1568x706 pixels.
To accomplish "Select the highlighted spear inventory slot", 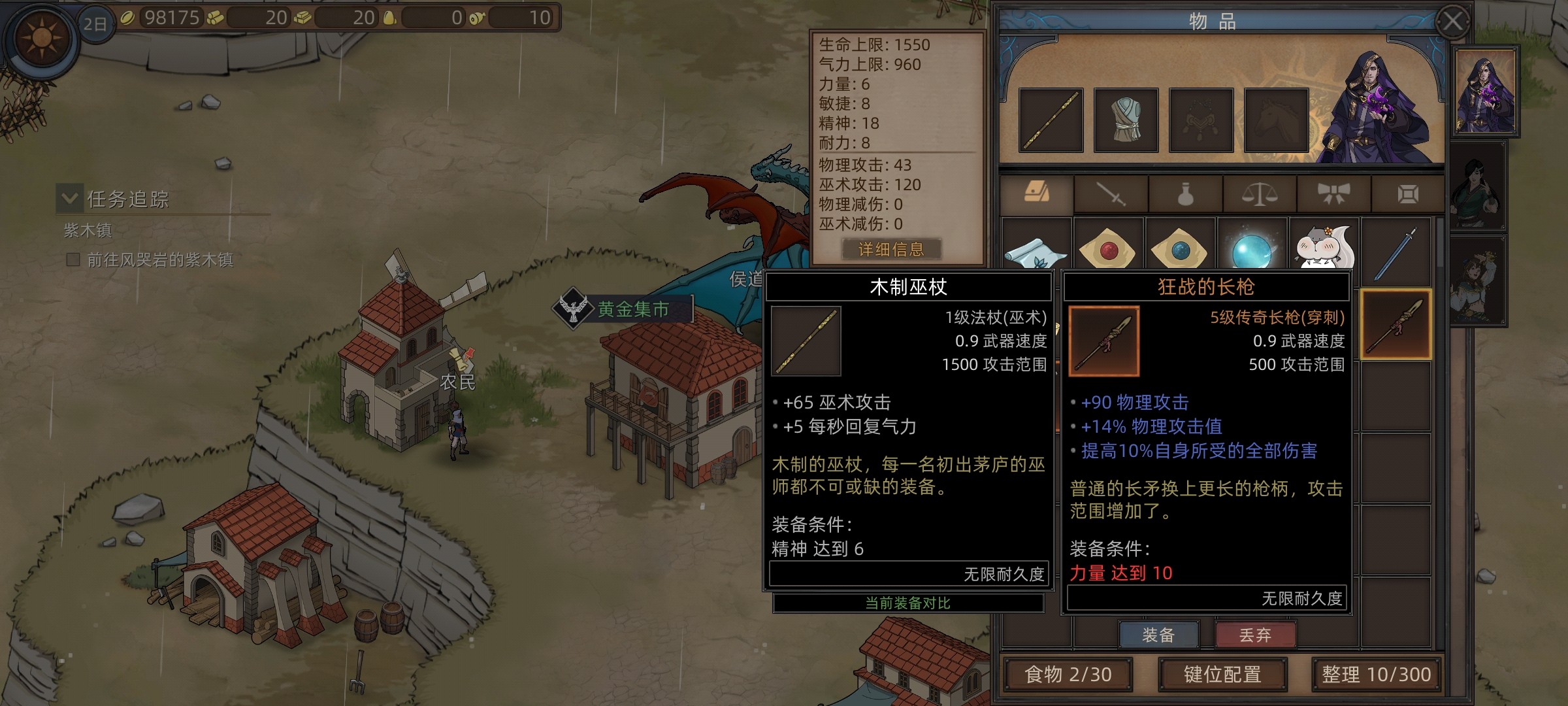I will [x=1396, y=325].
